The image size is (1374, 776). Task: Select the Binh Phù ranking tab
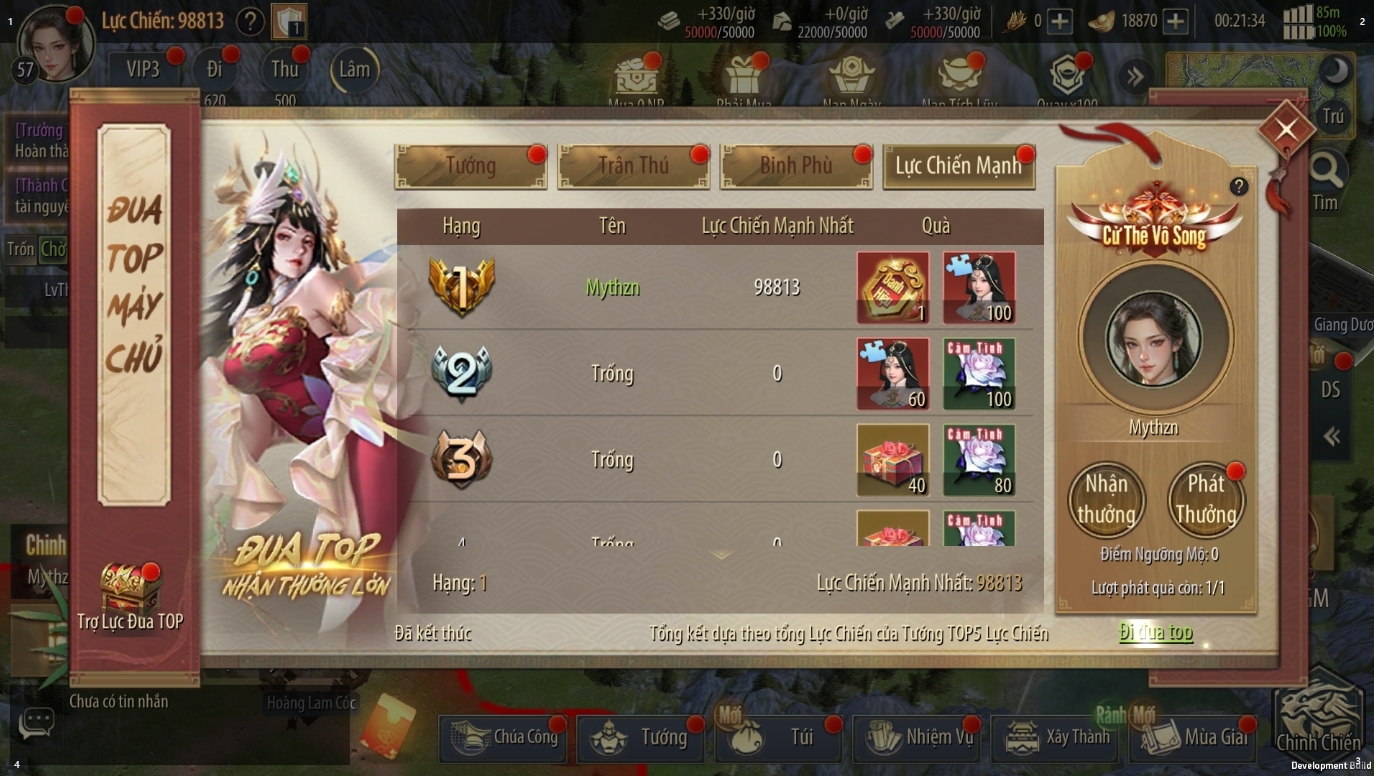(796, 166)
